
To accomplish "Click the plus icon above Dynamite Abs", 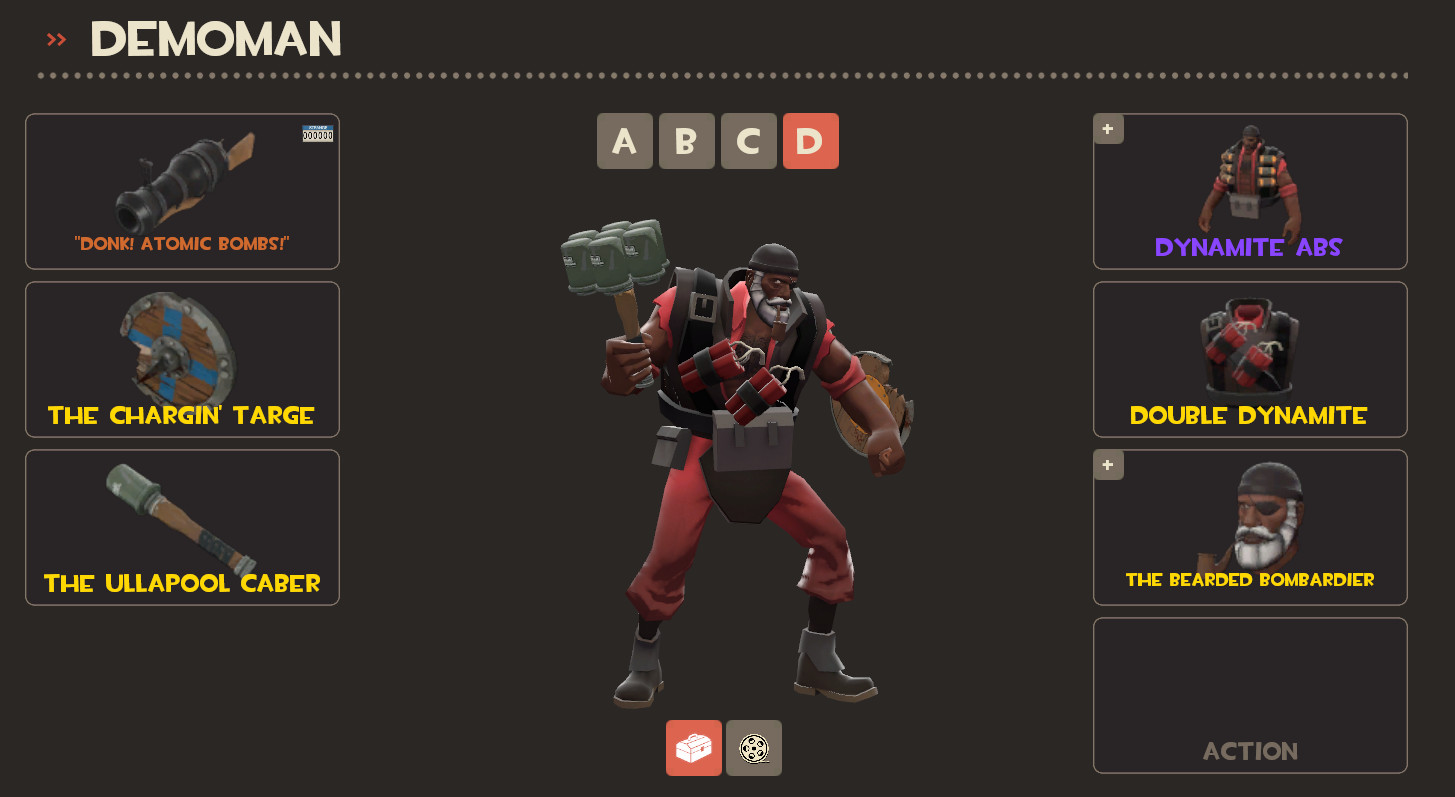I will [1108, 128].
